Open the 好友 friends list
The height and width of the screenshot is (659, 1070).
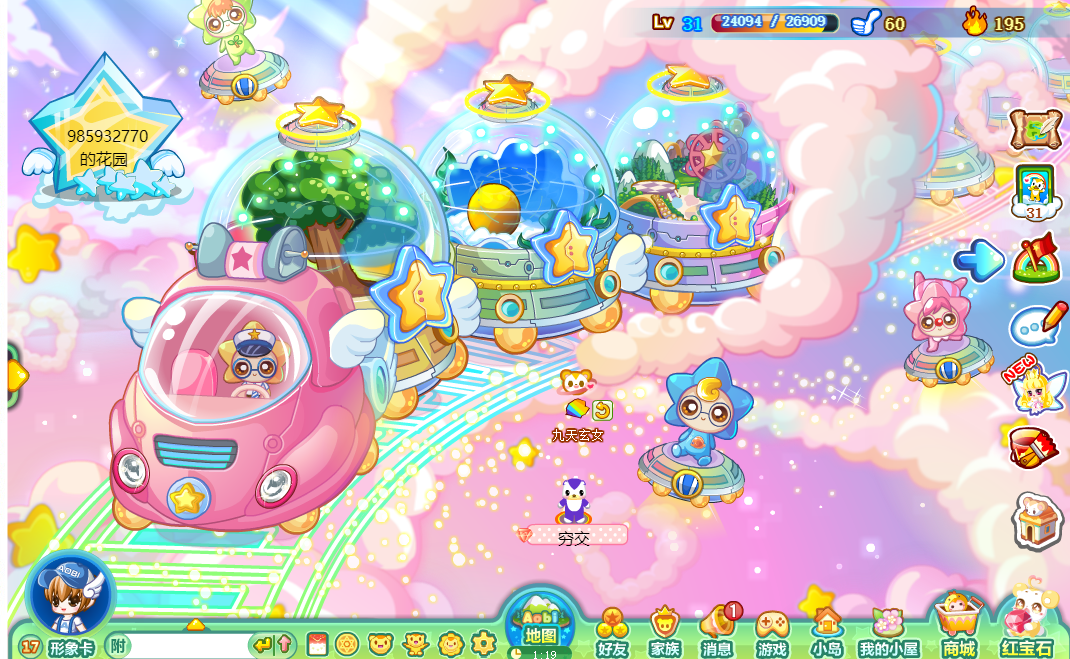[x=612, y=633]
